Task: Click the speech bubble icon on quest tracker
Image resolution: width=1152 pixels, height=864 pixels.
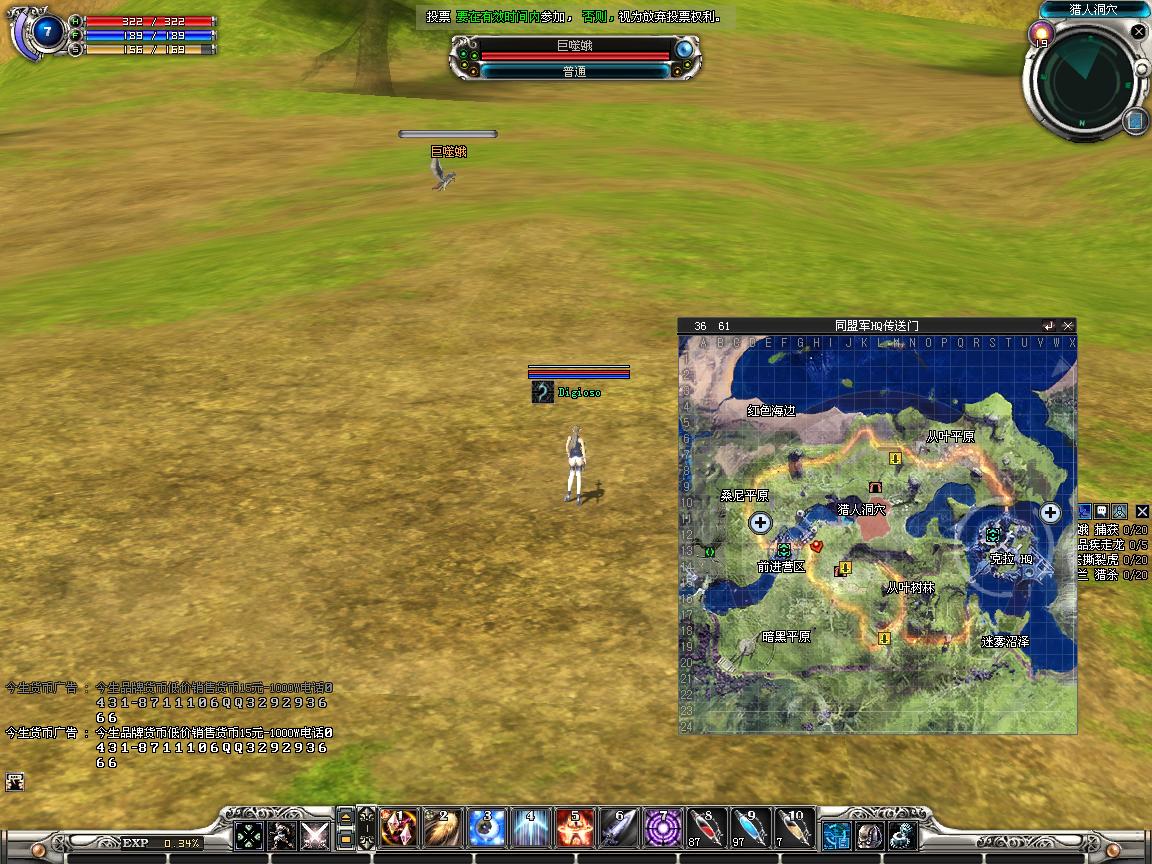Action: click(1102, 511)
